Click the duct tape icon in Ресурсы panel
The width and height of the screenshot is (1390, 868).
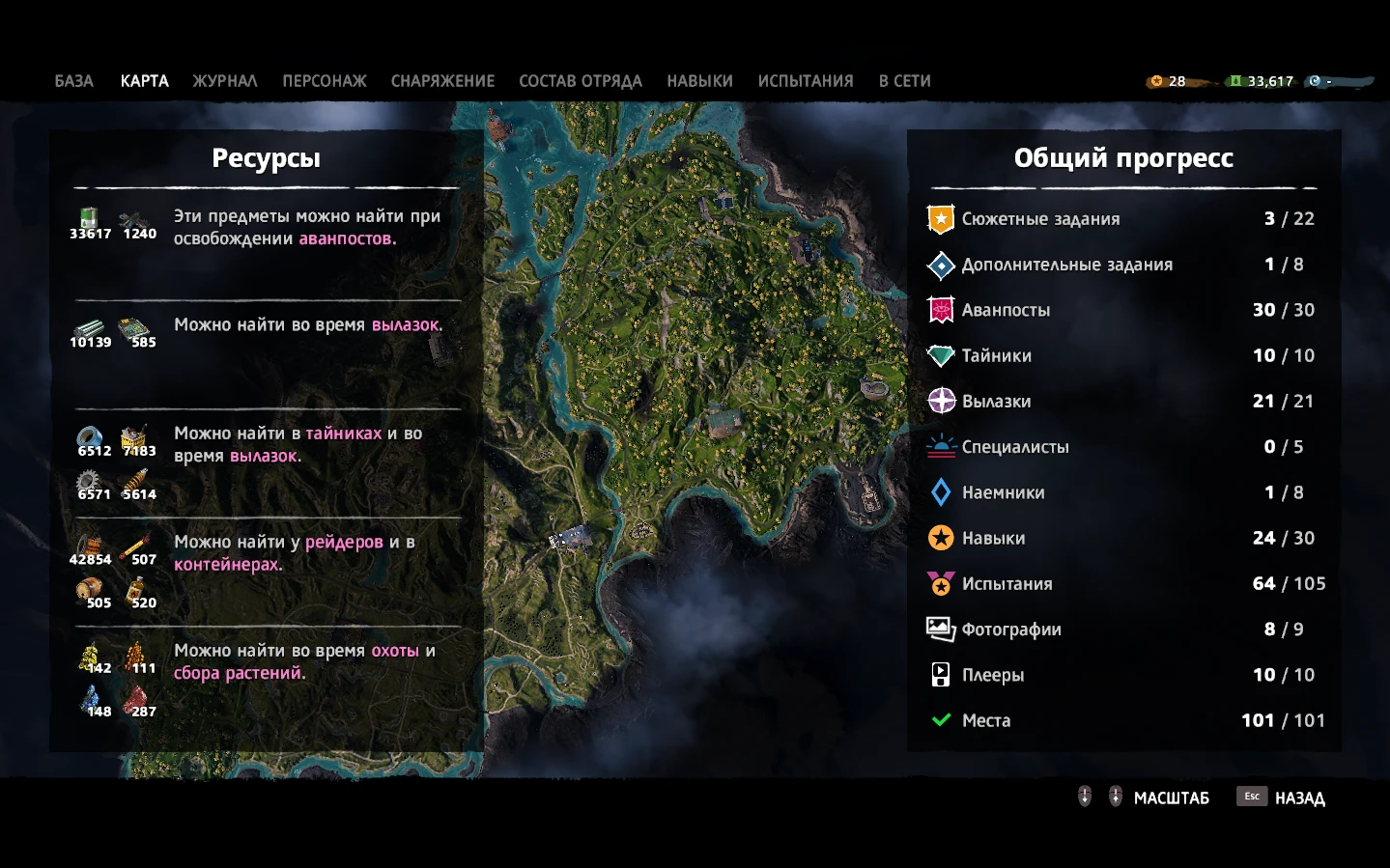(90, 437)
